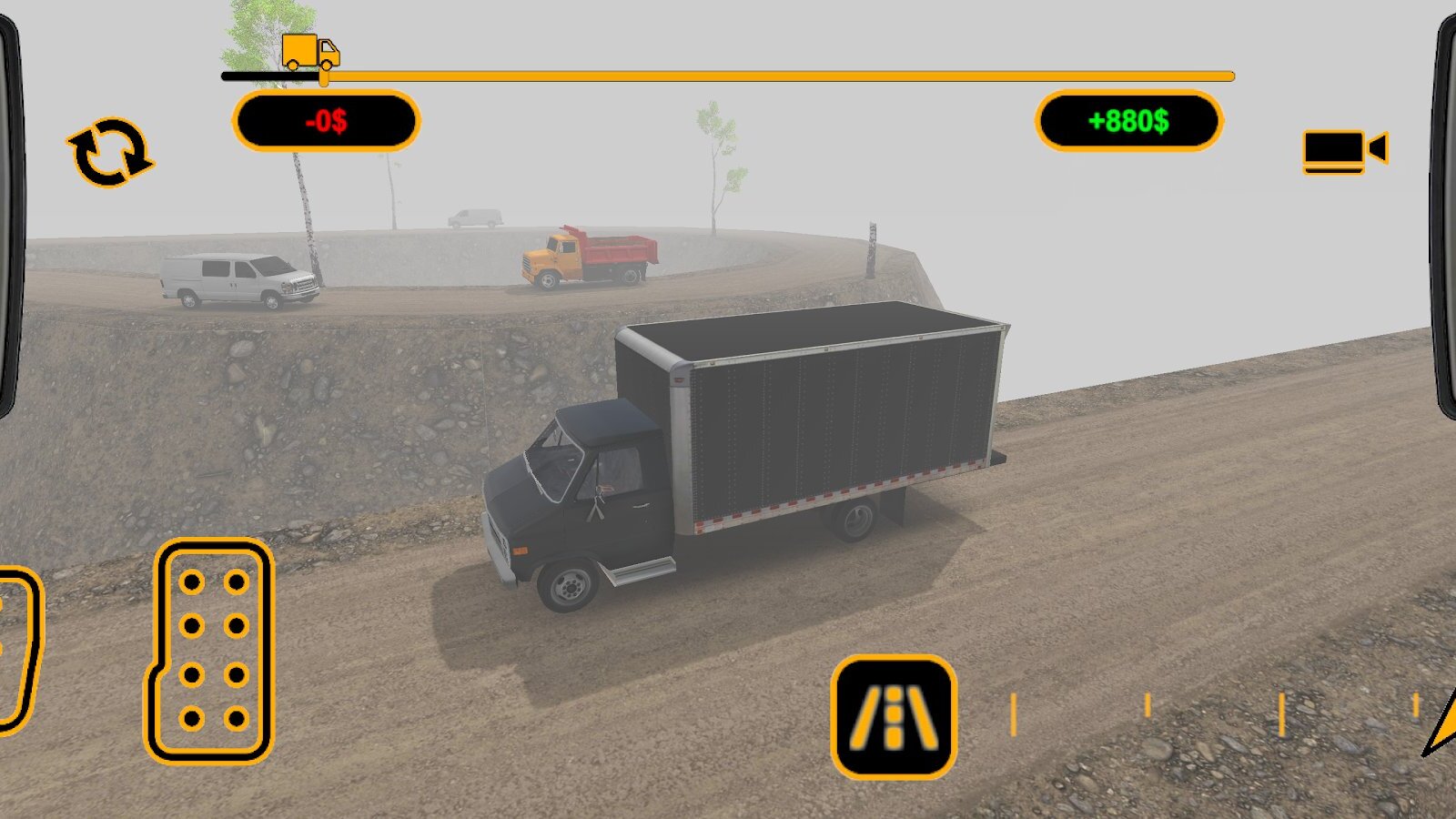Screen dimensions: 1456x819
Task: Toggle the road lane assist button
Action: 894,716
